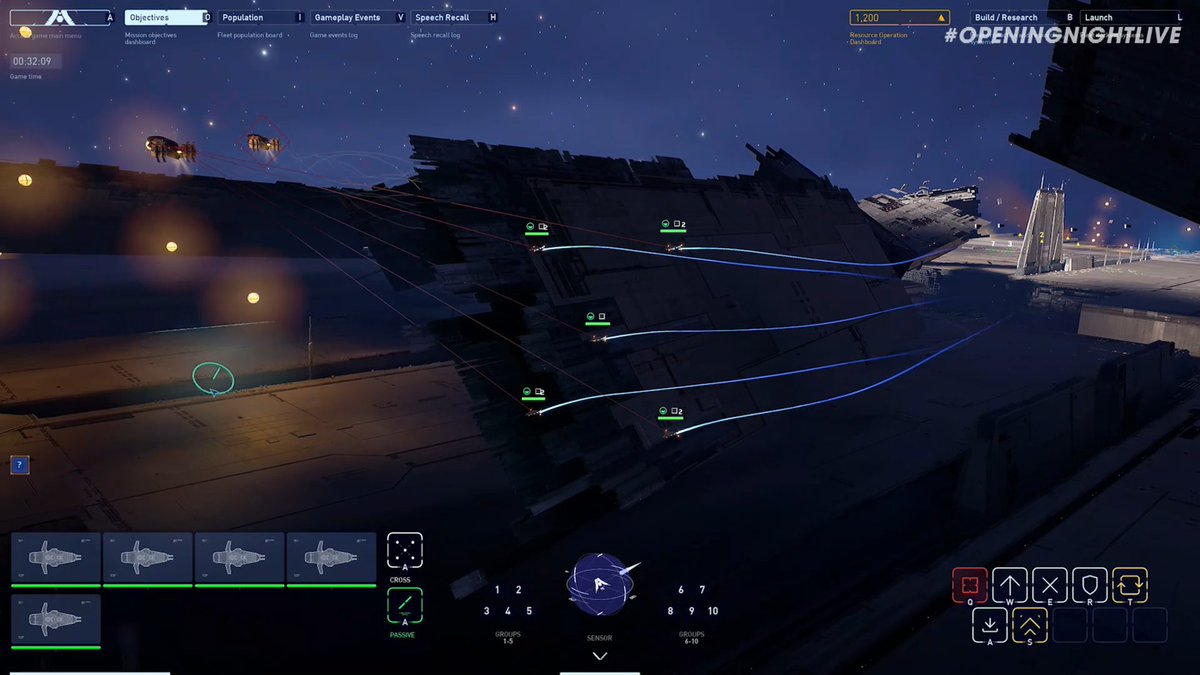1200x675 pixels.
Task: Open the Objectives dashboard
Action: pyautogui.click(x=166, y=17)
